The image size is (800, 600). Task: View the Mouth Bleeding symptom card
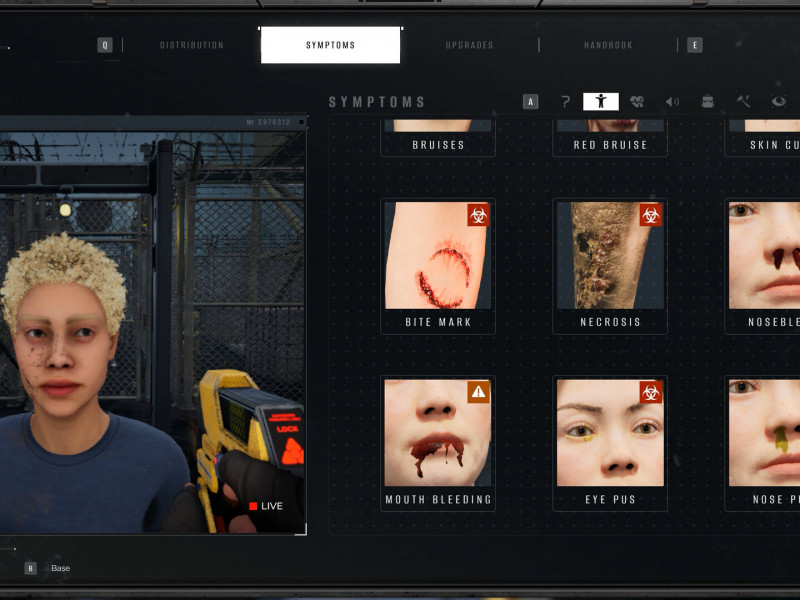point(438,443)
